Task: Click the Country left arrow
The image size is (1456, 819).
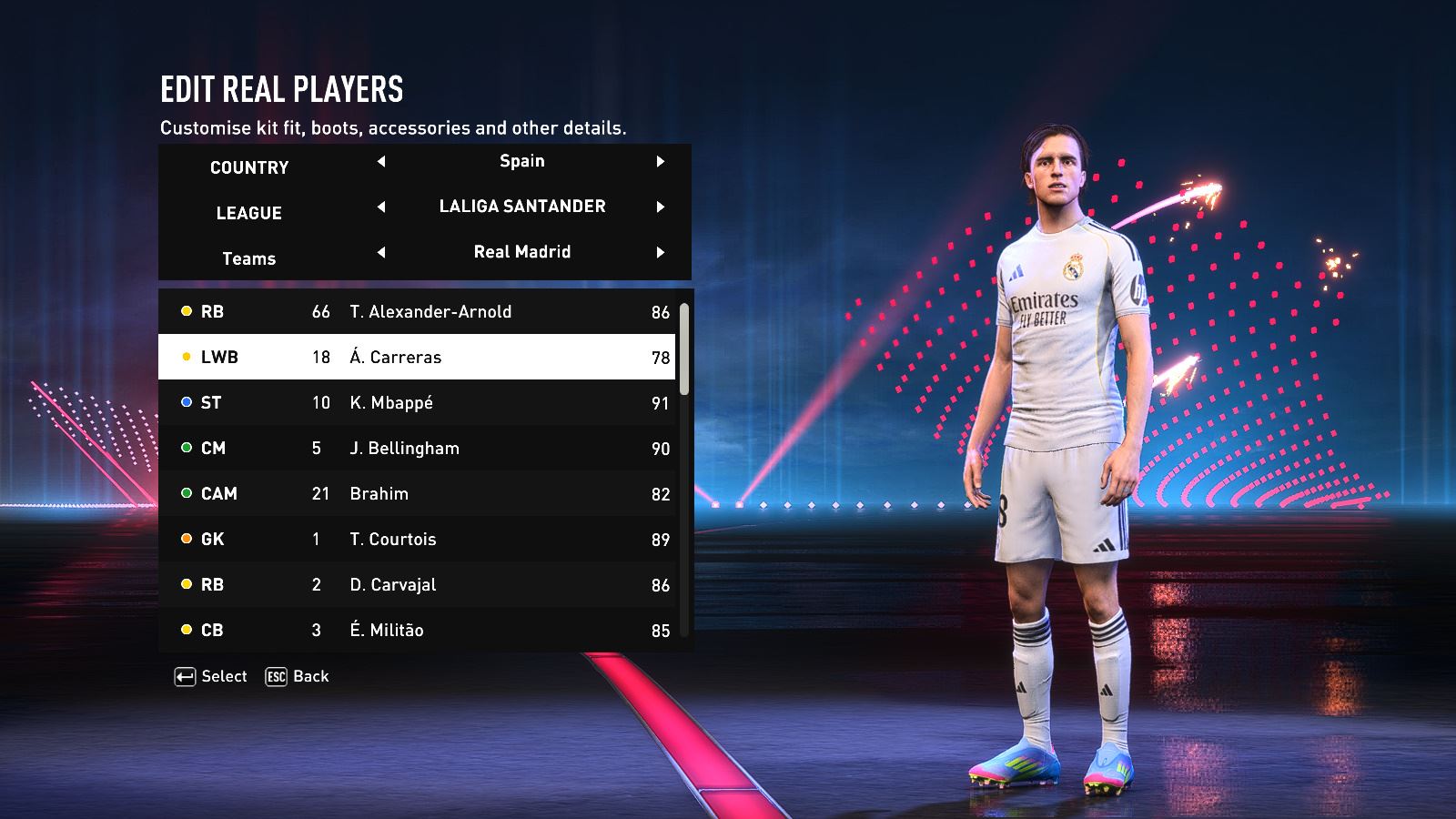Action: point(381,162)
